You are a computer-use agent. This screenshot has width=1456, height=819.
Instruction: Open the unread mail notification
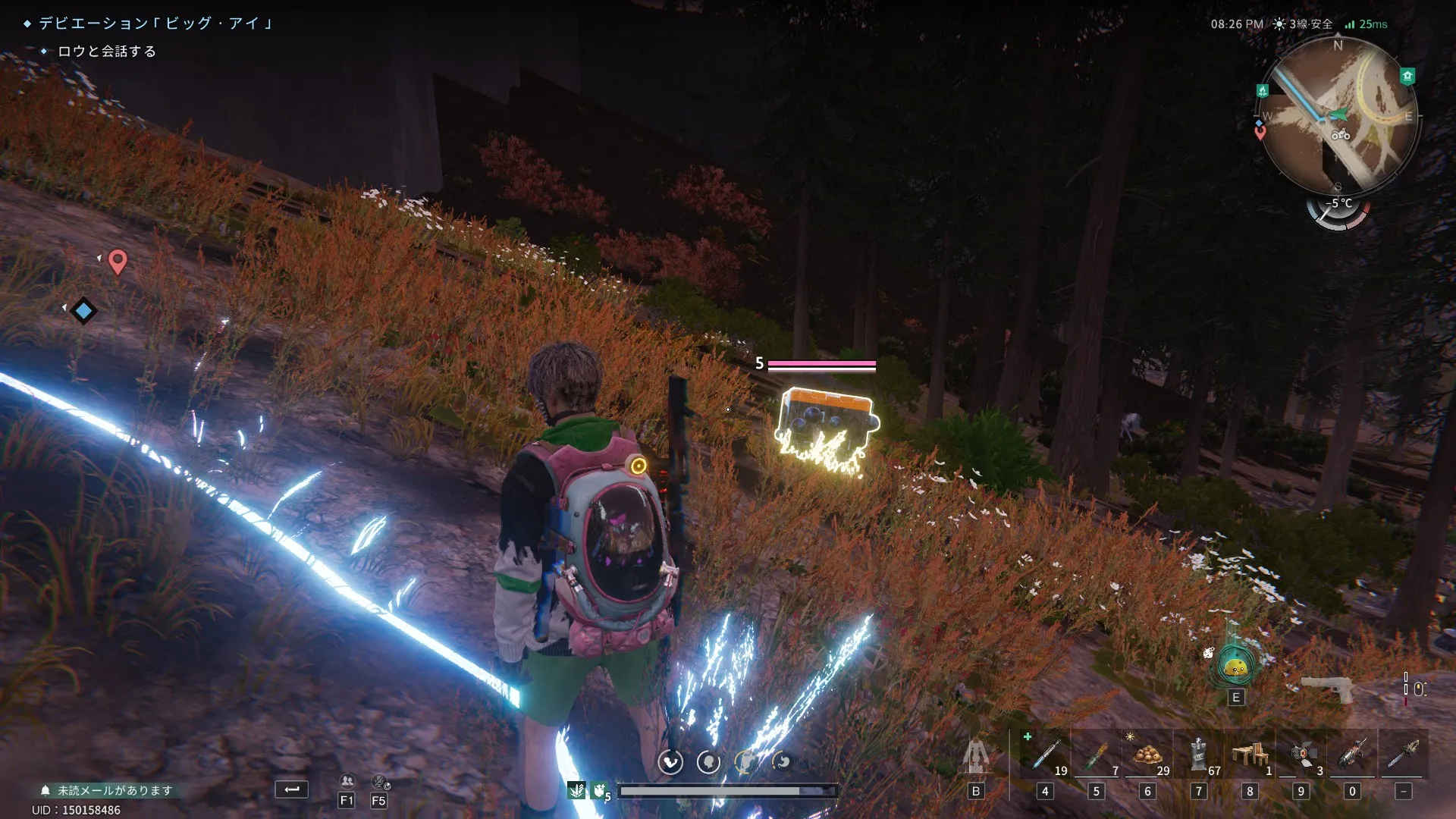(106, 790)
